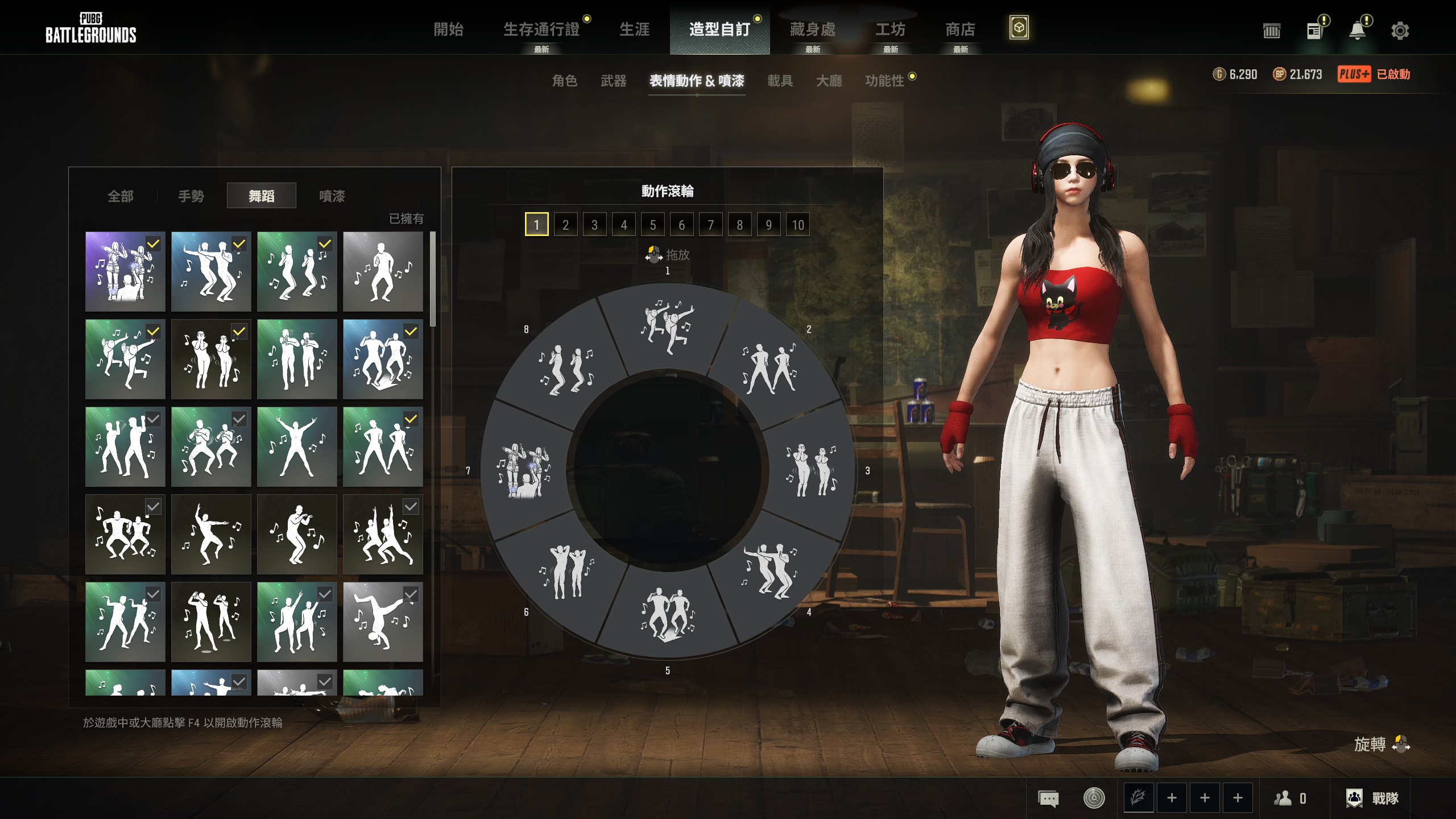Open the gear settings icon
This screenshot has height=819, width=1456.
tap(1400, 31)
